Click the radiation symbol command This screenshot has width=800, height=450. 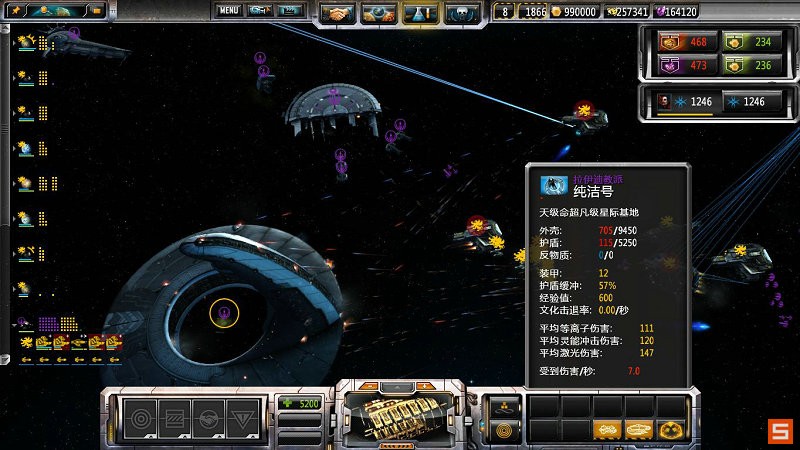click(x=674, y=430)
